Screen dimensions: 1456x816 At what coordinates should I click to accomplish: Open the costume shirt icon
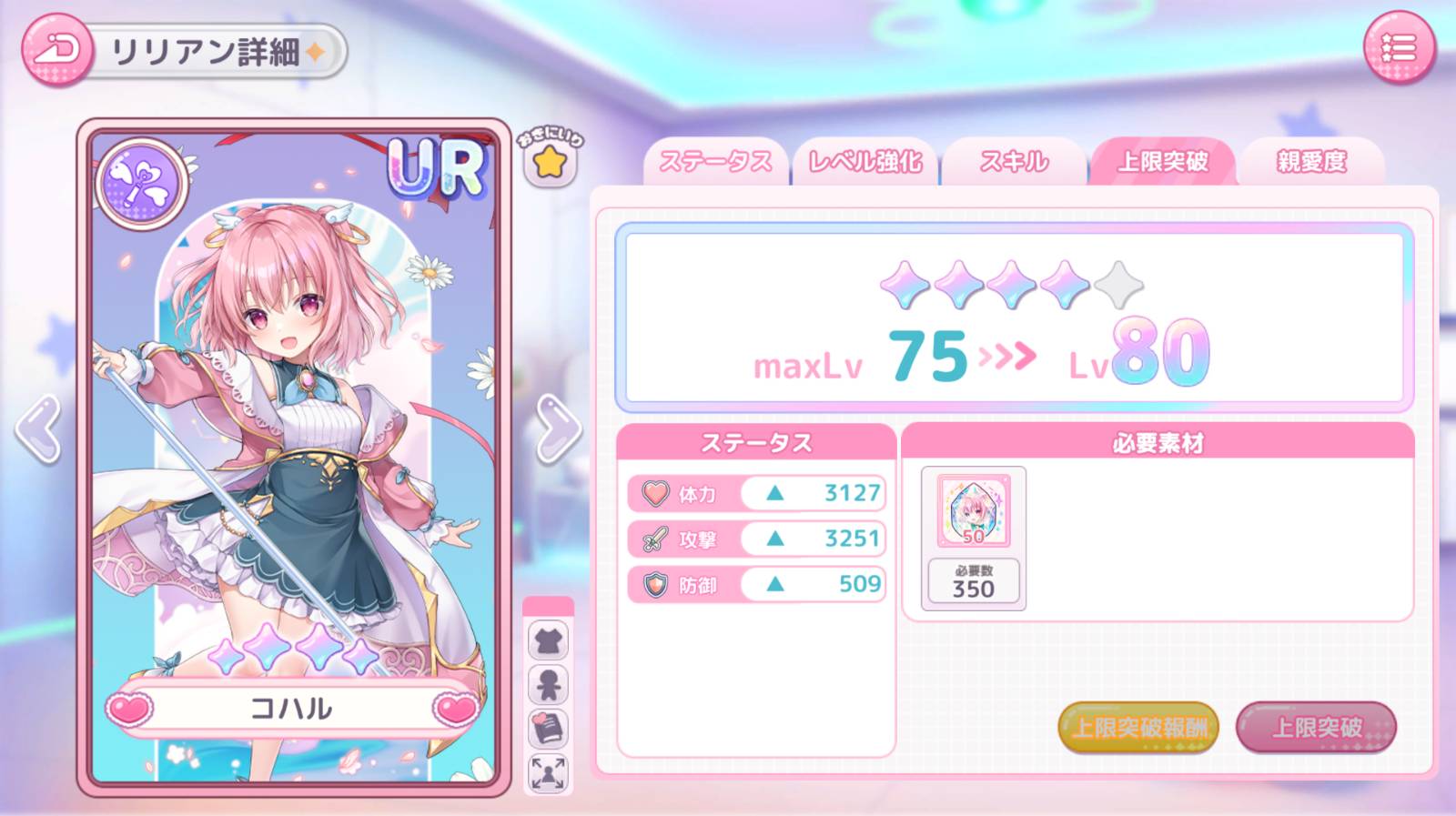548,641
